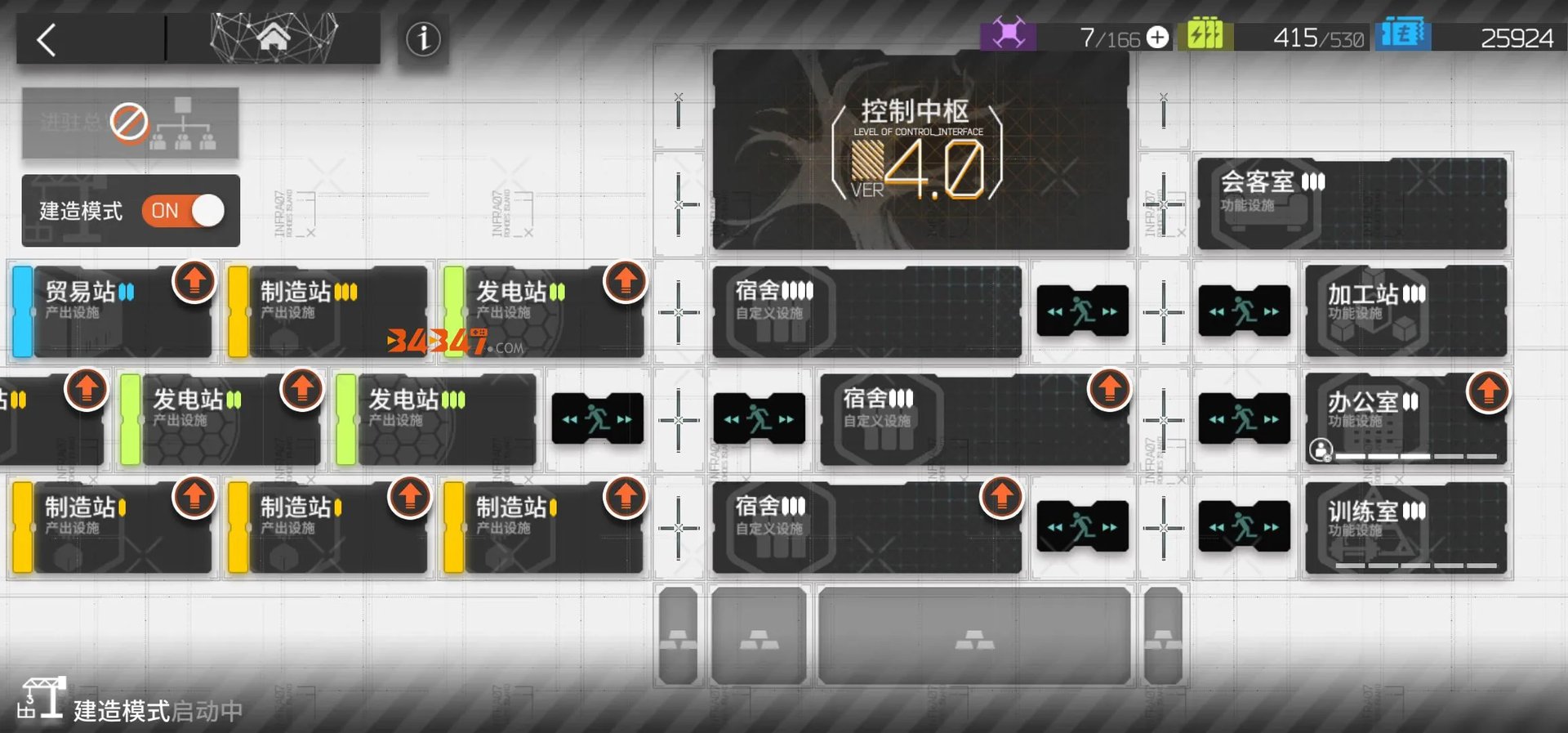1568x733 pixels.
Task: Click the plus button next to drone count
Action: (1156, 36)
